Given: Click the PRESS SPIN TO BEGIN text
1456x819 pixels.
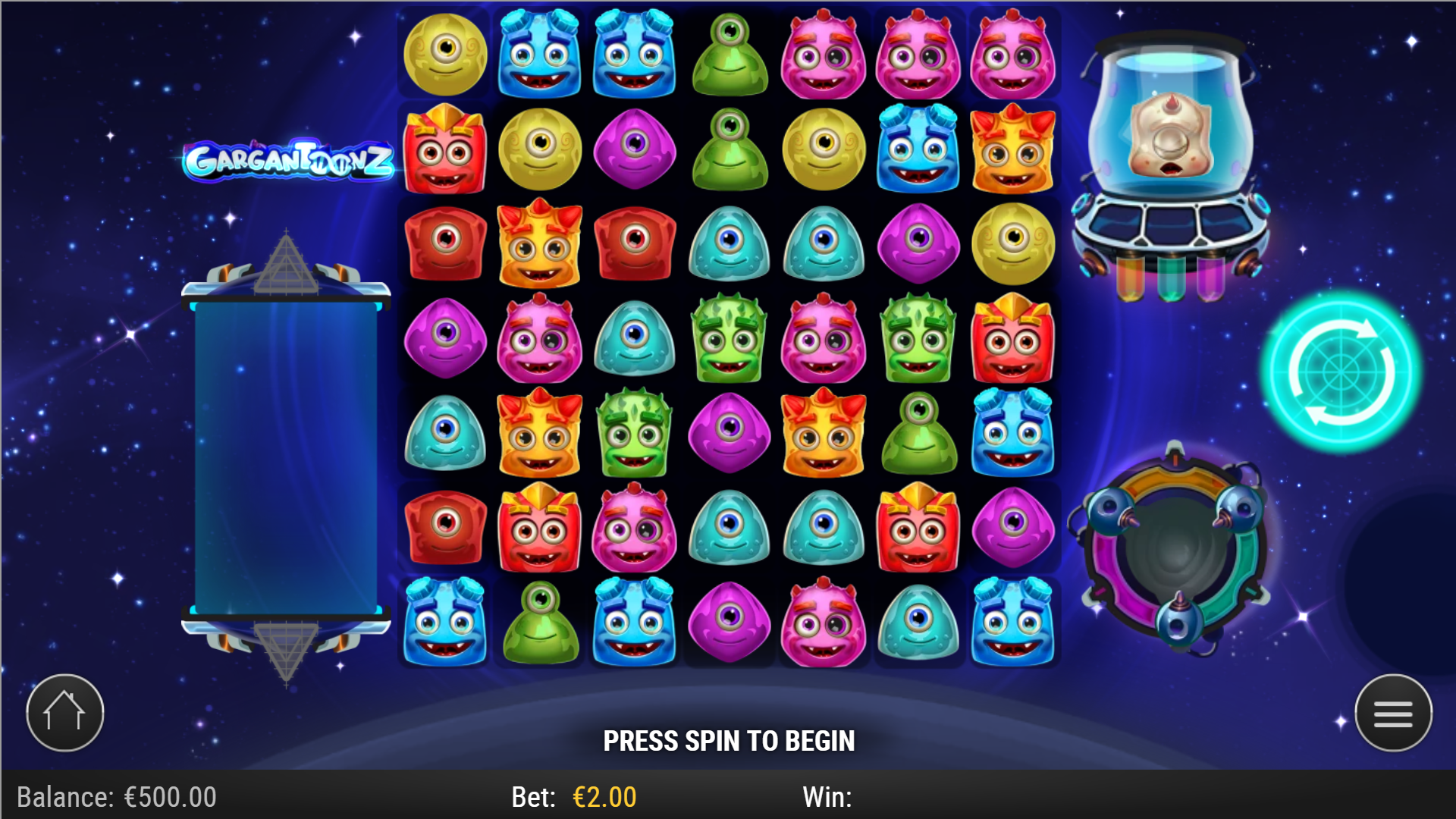Looking at the screenshot, I should click(728, 740).
